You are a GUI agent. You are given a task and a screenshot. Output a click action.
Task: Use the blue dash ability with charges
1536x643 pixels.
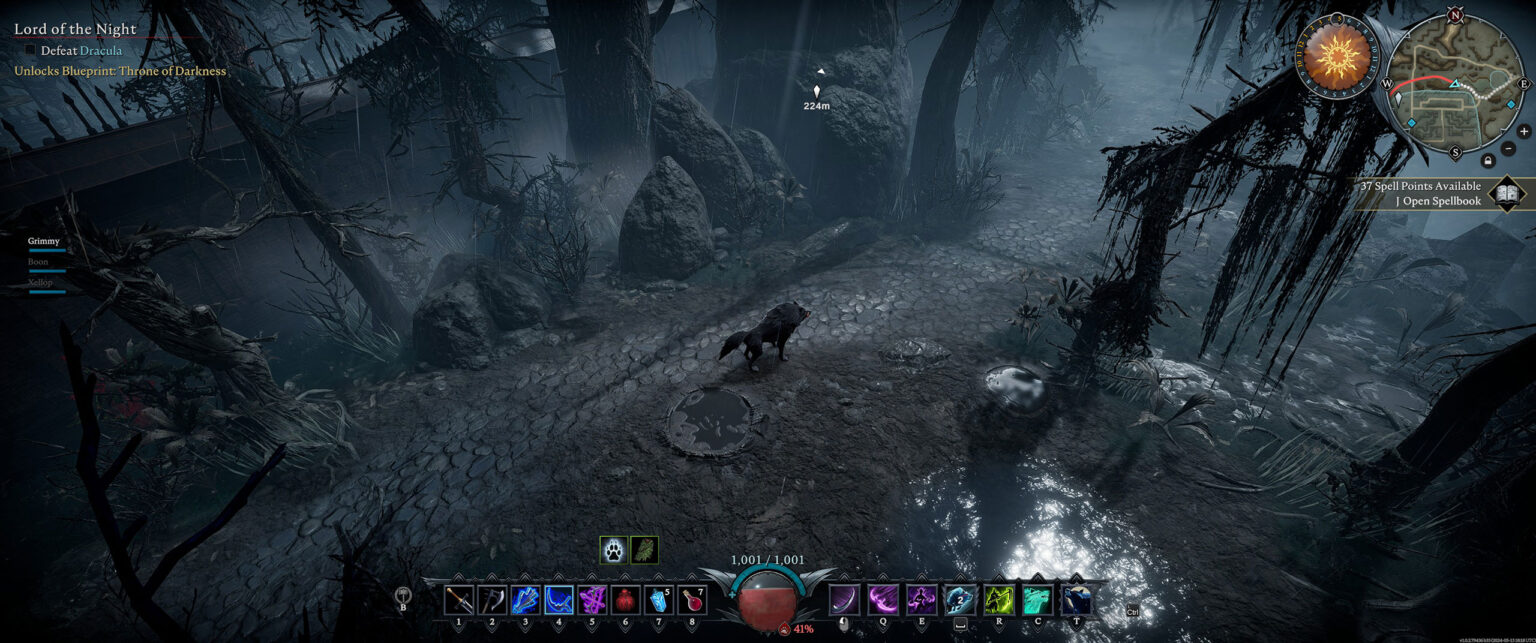tap(960, 600)
